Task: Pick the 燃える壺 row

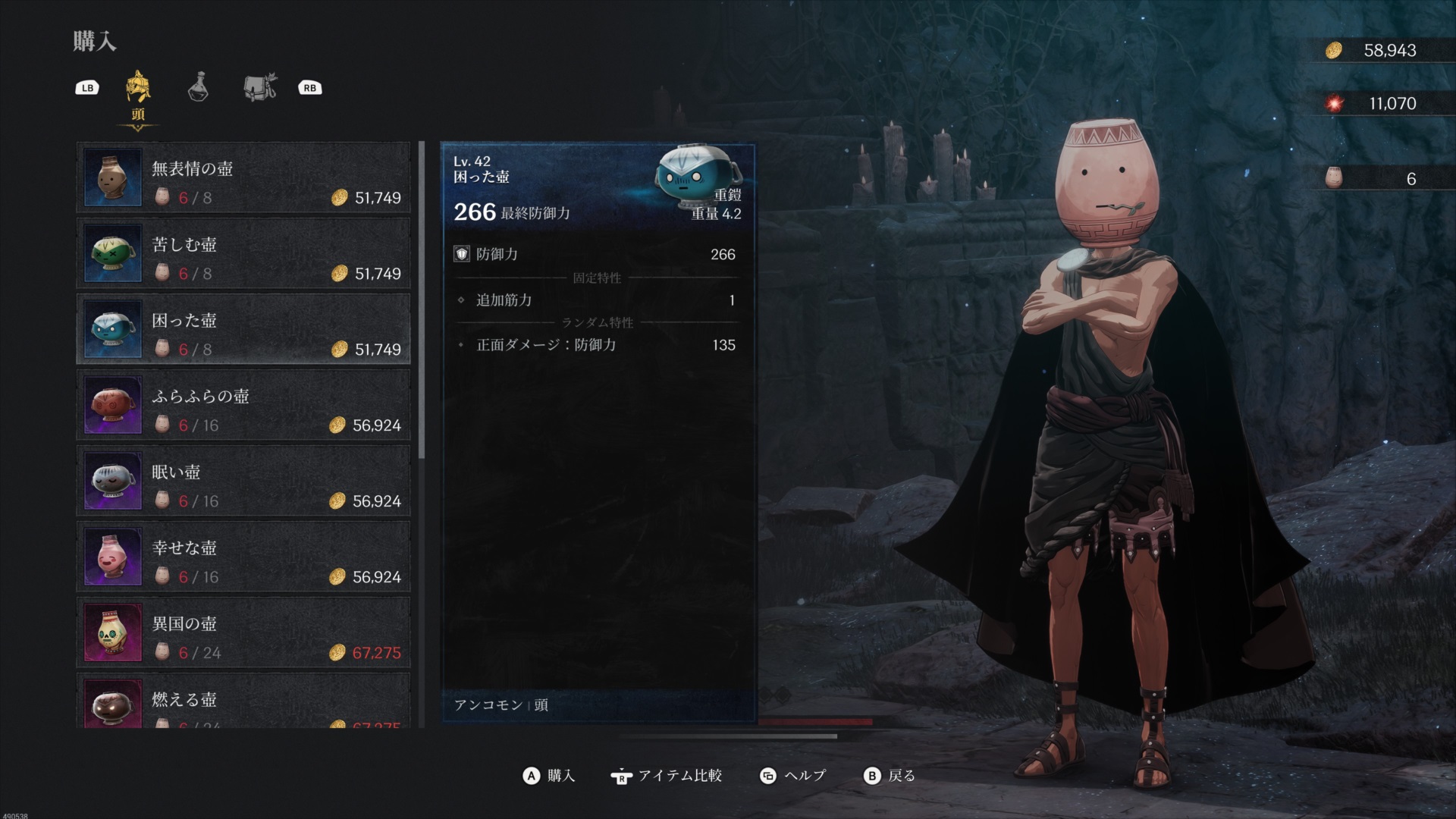Action: coord(243,703)
